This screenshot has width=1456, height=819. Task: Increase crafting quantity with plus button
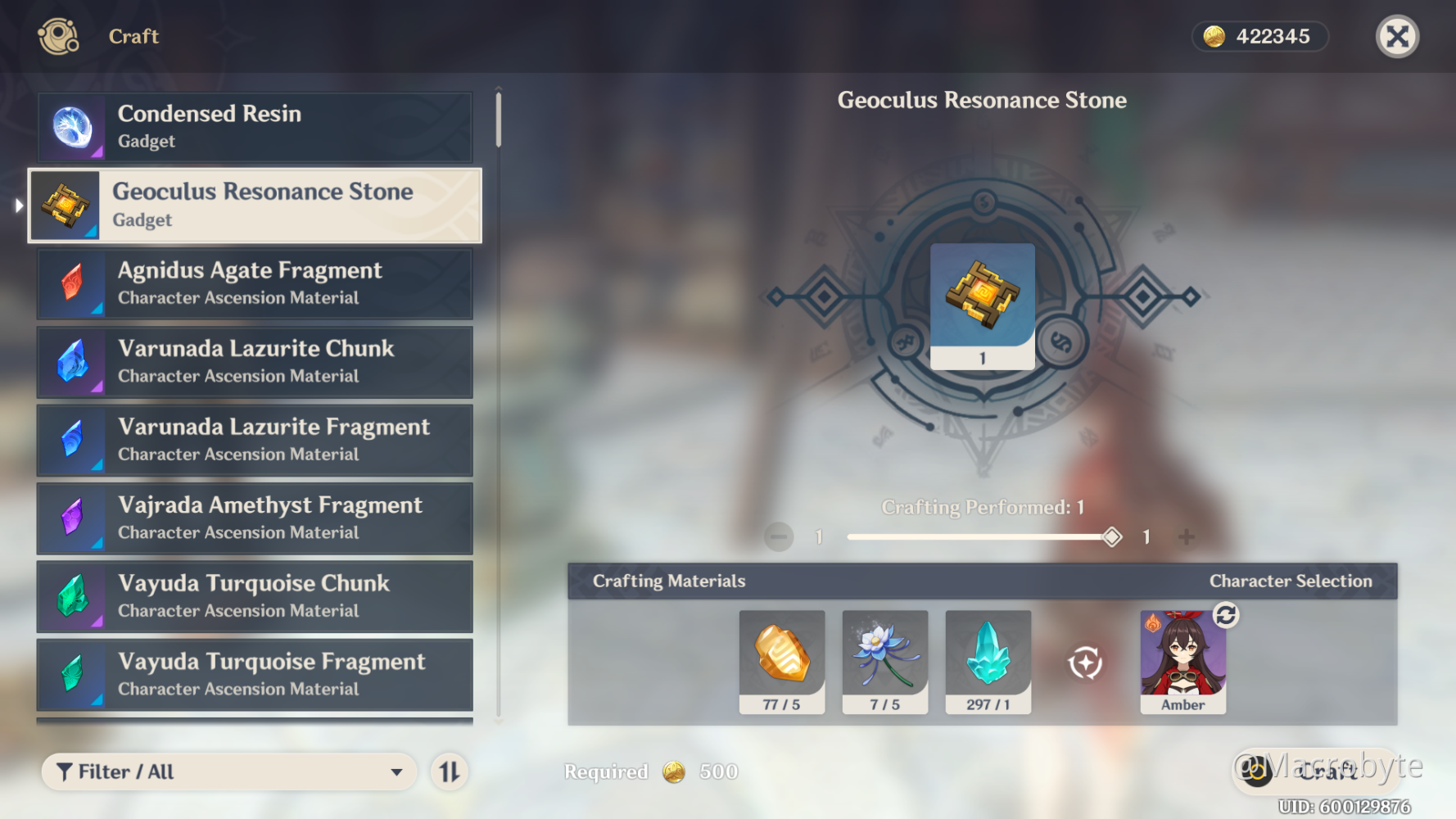click(x=1186, y=537)
